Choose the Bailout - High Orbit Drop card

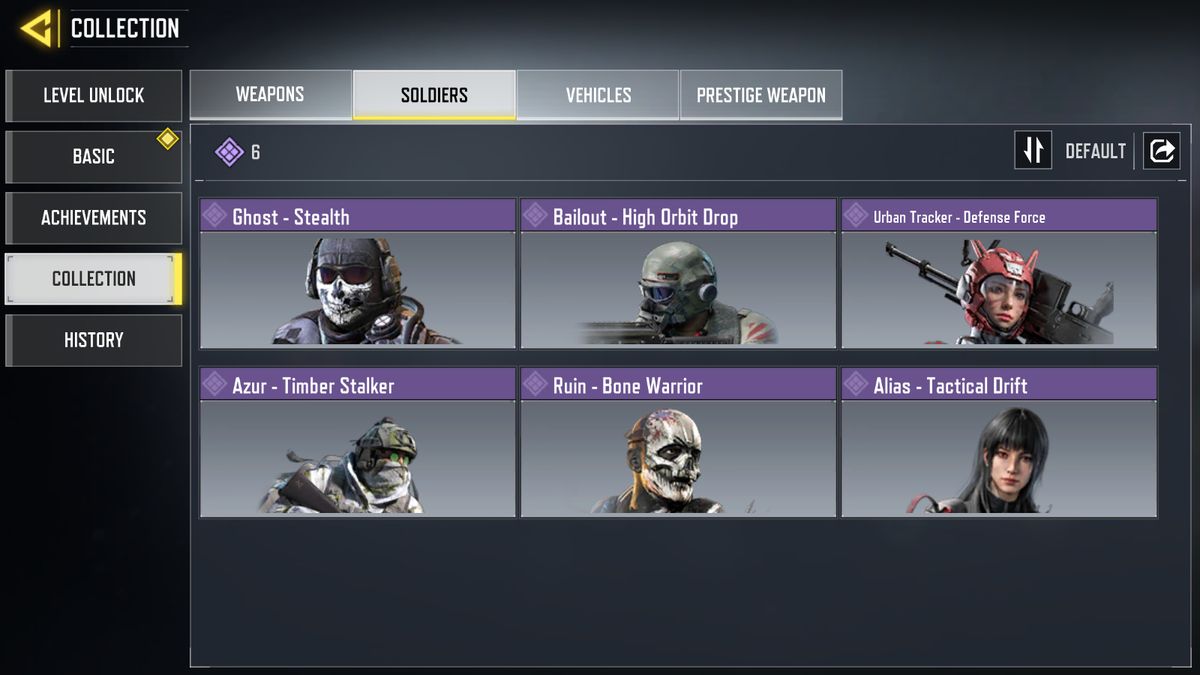coord(678,274)
